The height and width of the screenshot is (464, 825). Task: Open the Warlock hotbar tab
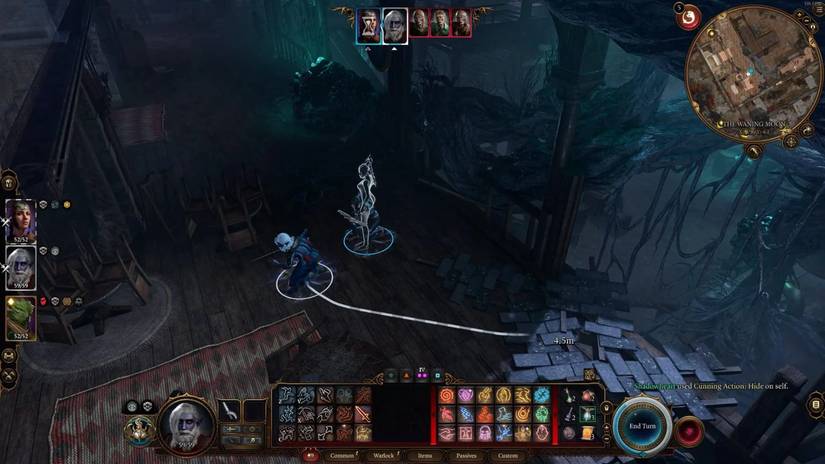pyautogui.click(x=385, y=455)
